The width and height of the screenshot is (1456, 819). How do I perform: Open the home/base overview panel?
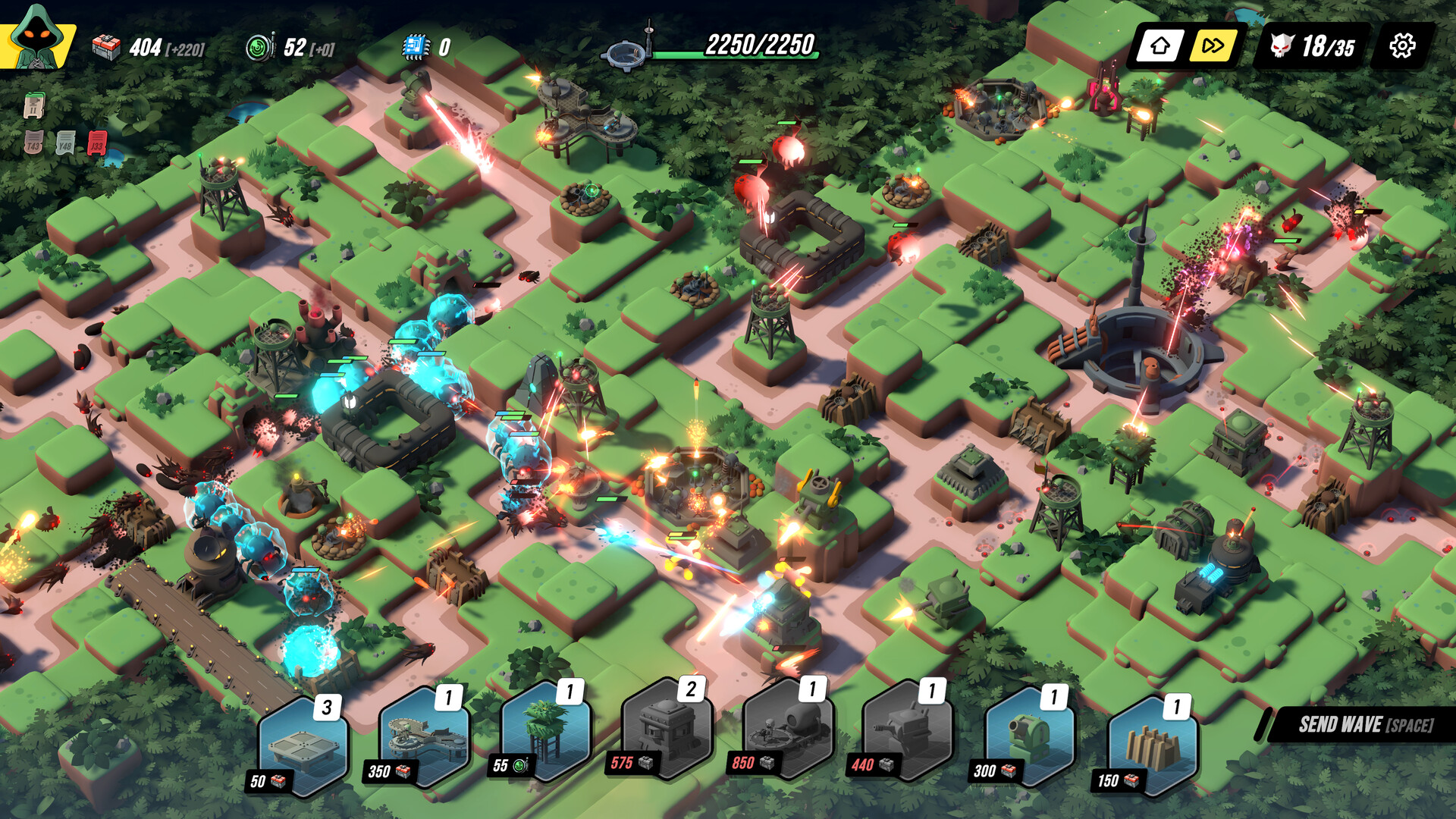(x=1159, y=46)
